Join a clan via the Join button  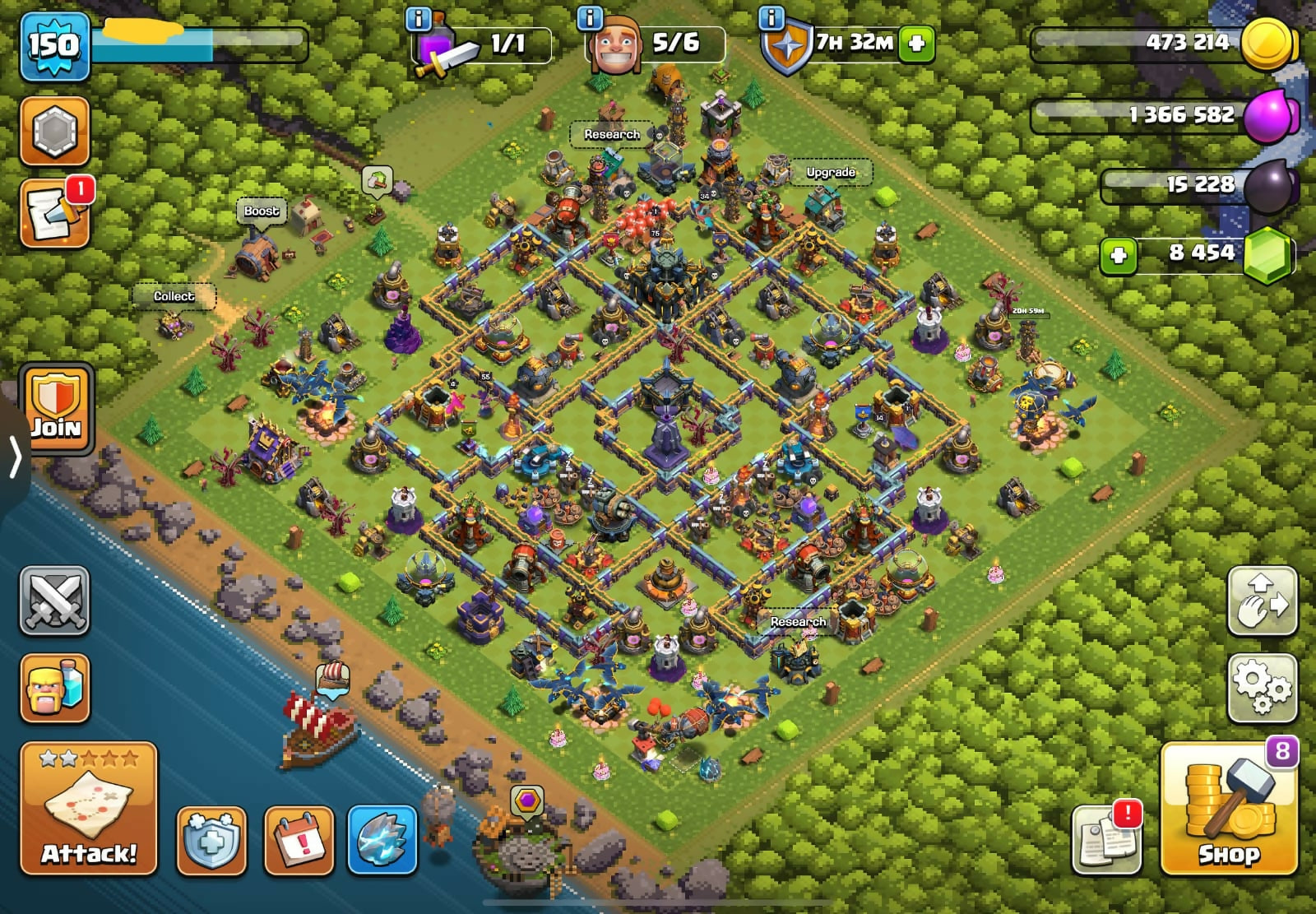click(x=56, y=408)
